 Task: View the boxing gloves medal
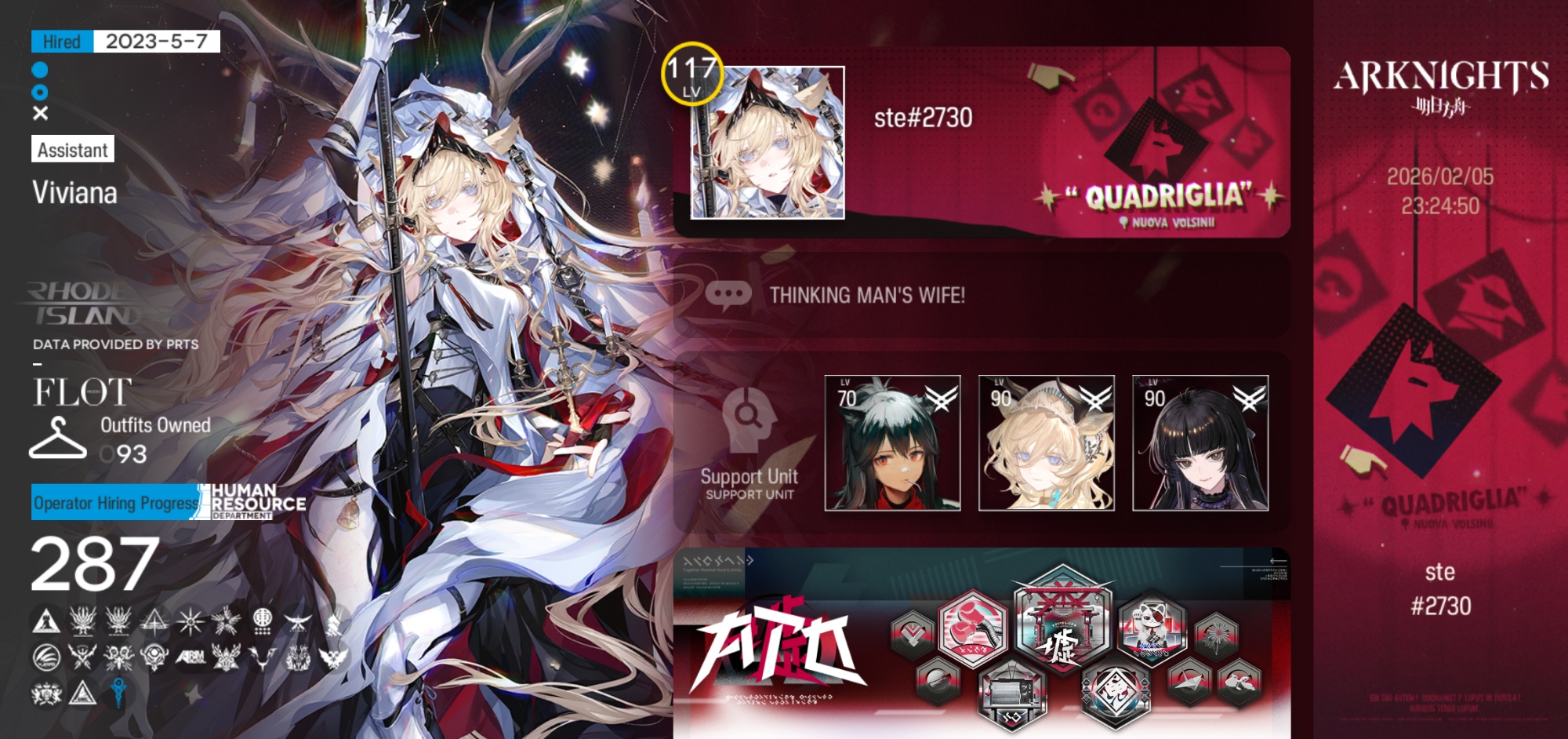coord(973,628)
